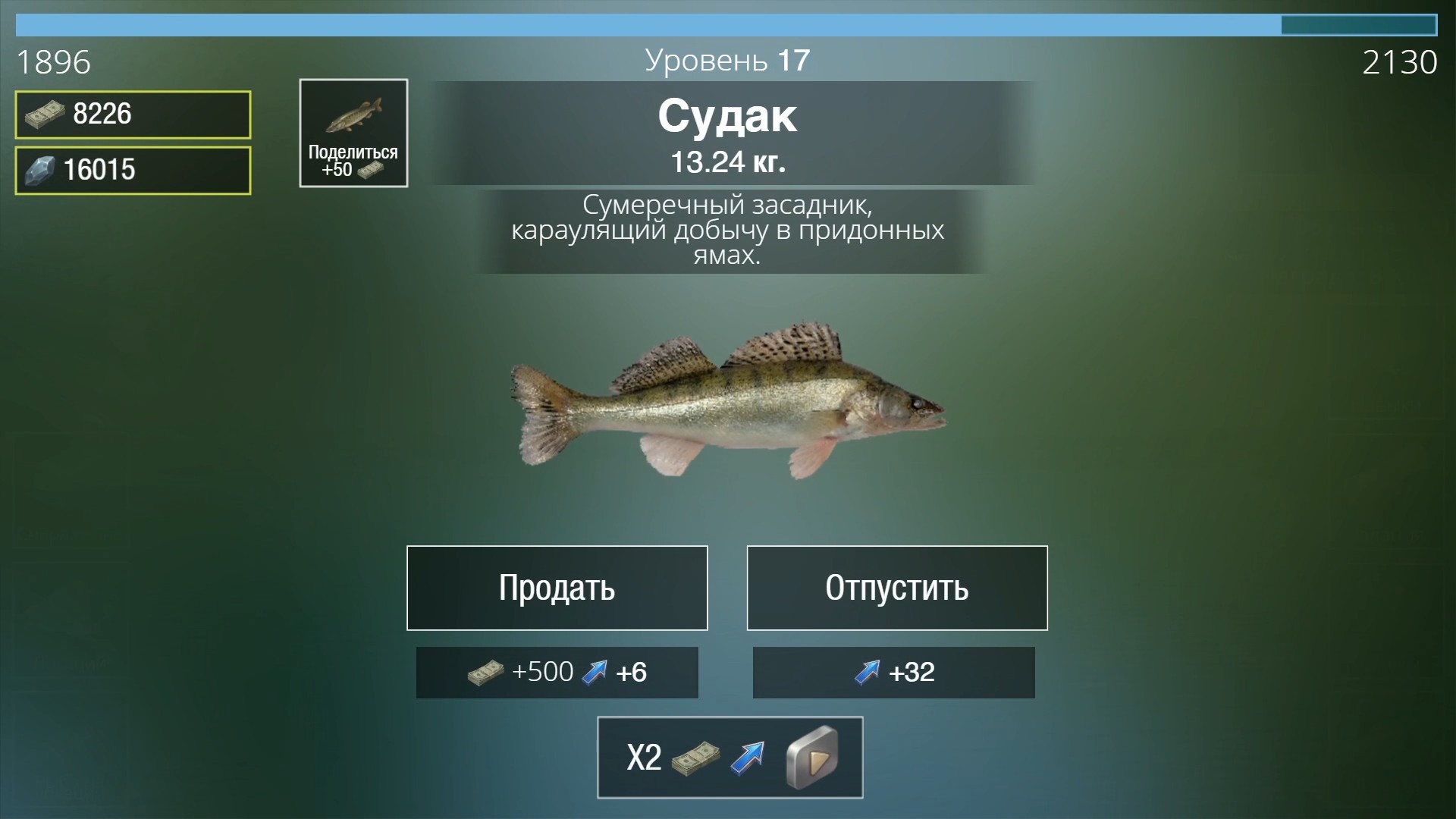Screen dimensions: 1456x819
Task: Click the 16015 diamond balance counter
Action: [132, 169]
